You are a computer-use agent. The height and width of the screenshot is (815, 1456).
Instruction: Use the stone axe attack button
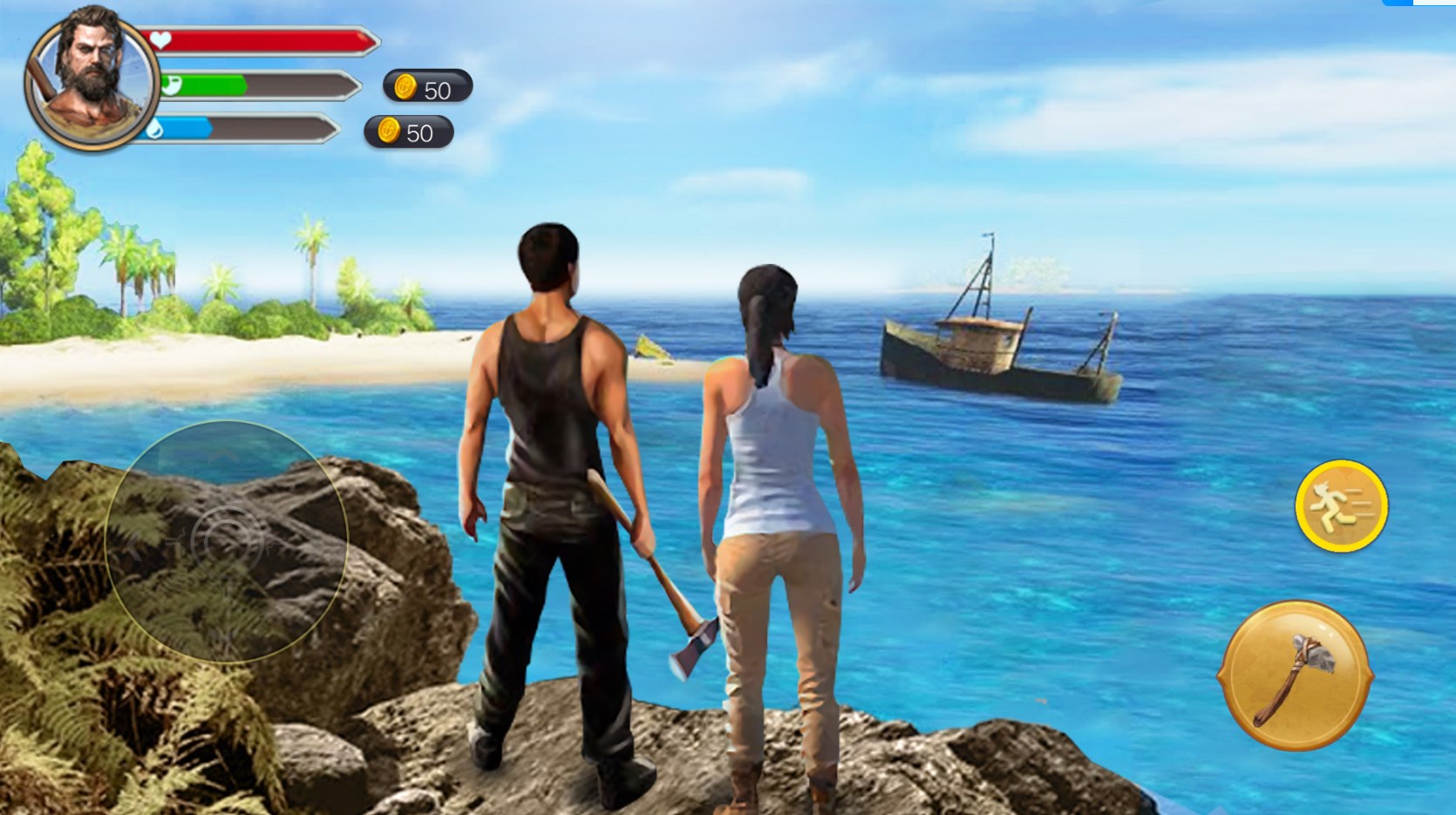point(1295,675)
